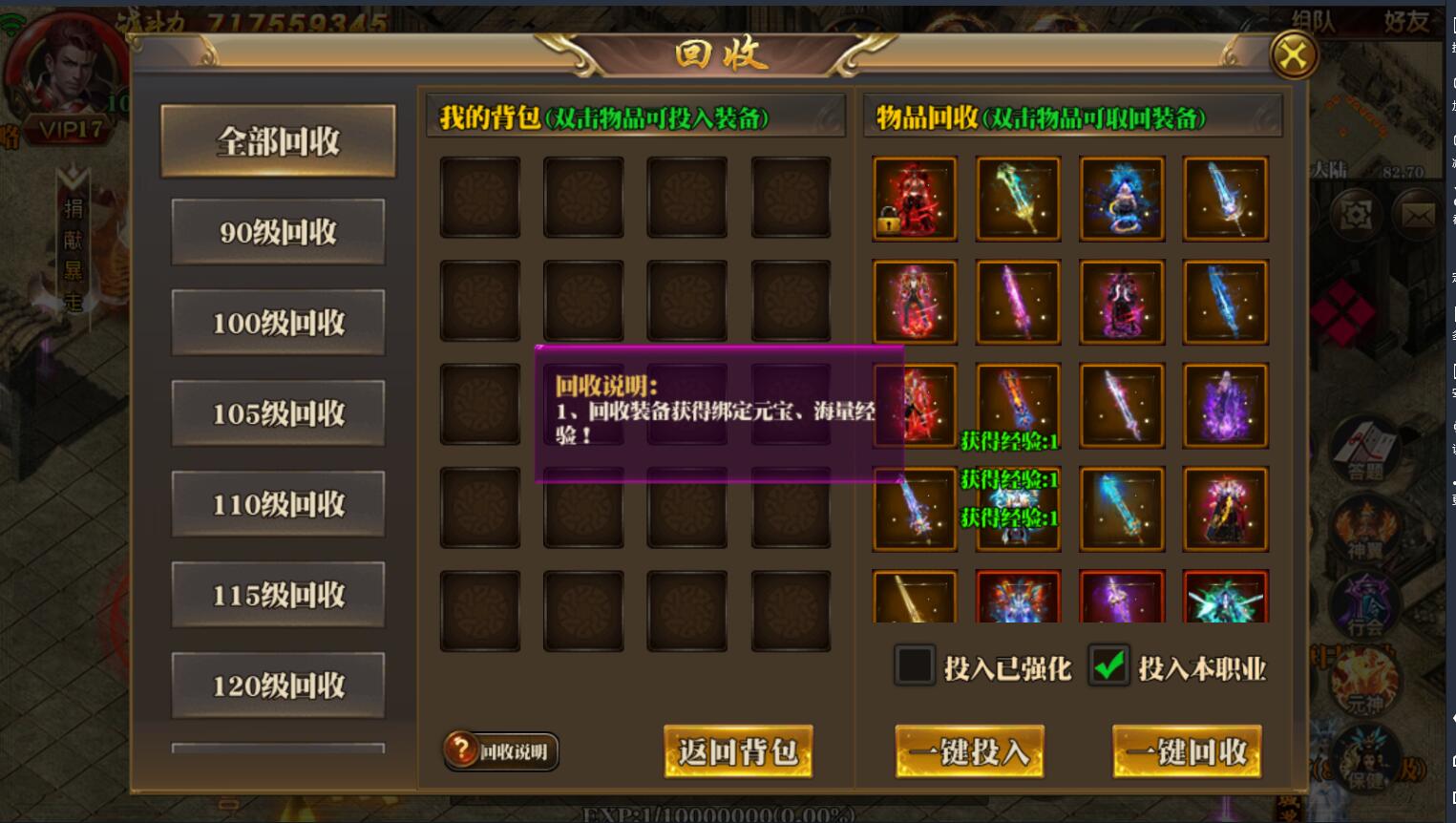The height and width of the screenshot is (823, 1456).
Task: Enable the 投入已强化 checkbox
Action: click(914, 665)
